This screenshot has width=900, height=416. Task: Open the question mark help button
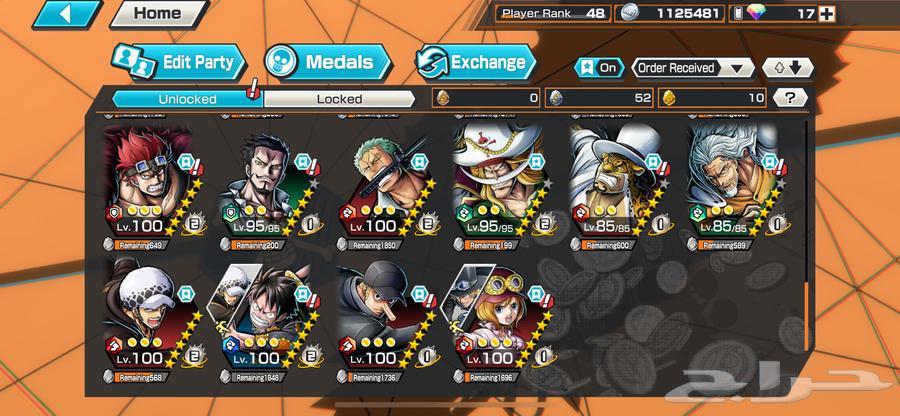791,98
